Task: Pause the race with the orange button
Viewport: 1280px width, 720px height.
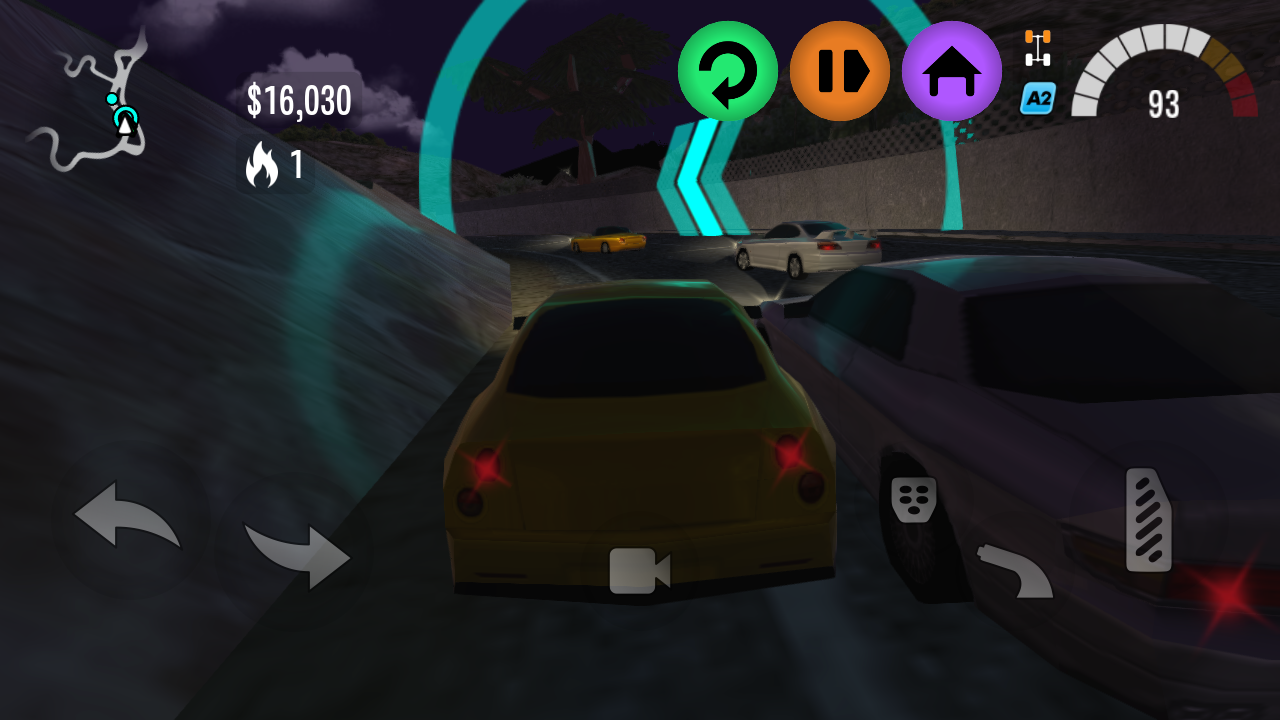Action: [840, 70]
